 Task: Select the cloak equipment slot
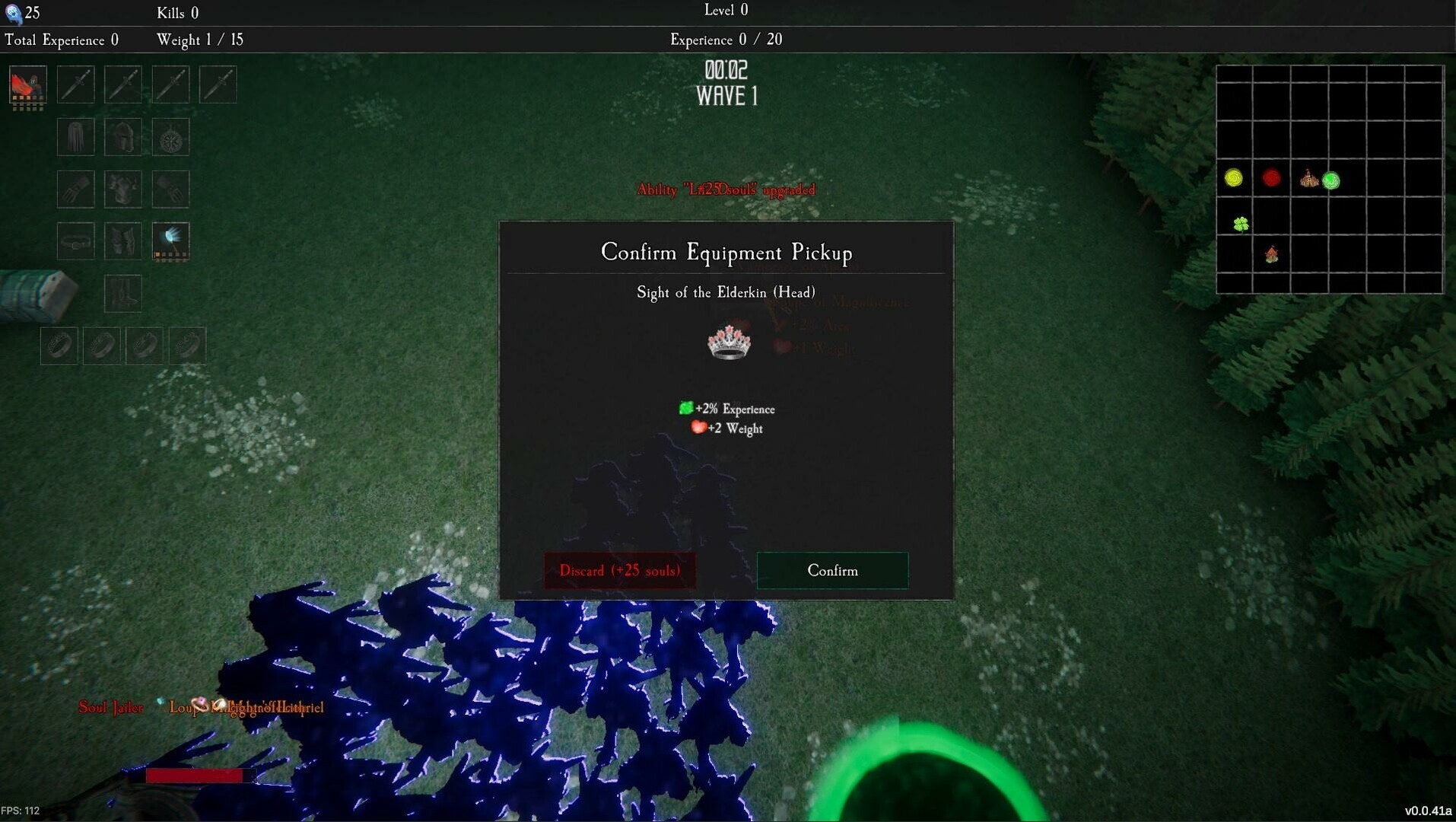(75, 137)
